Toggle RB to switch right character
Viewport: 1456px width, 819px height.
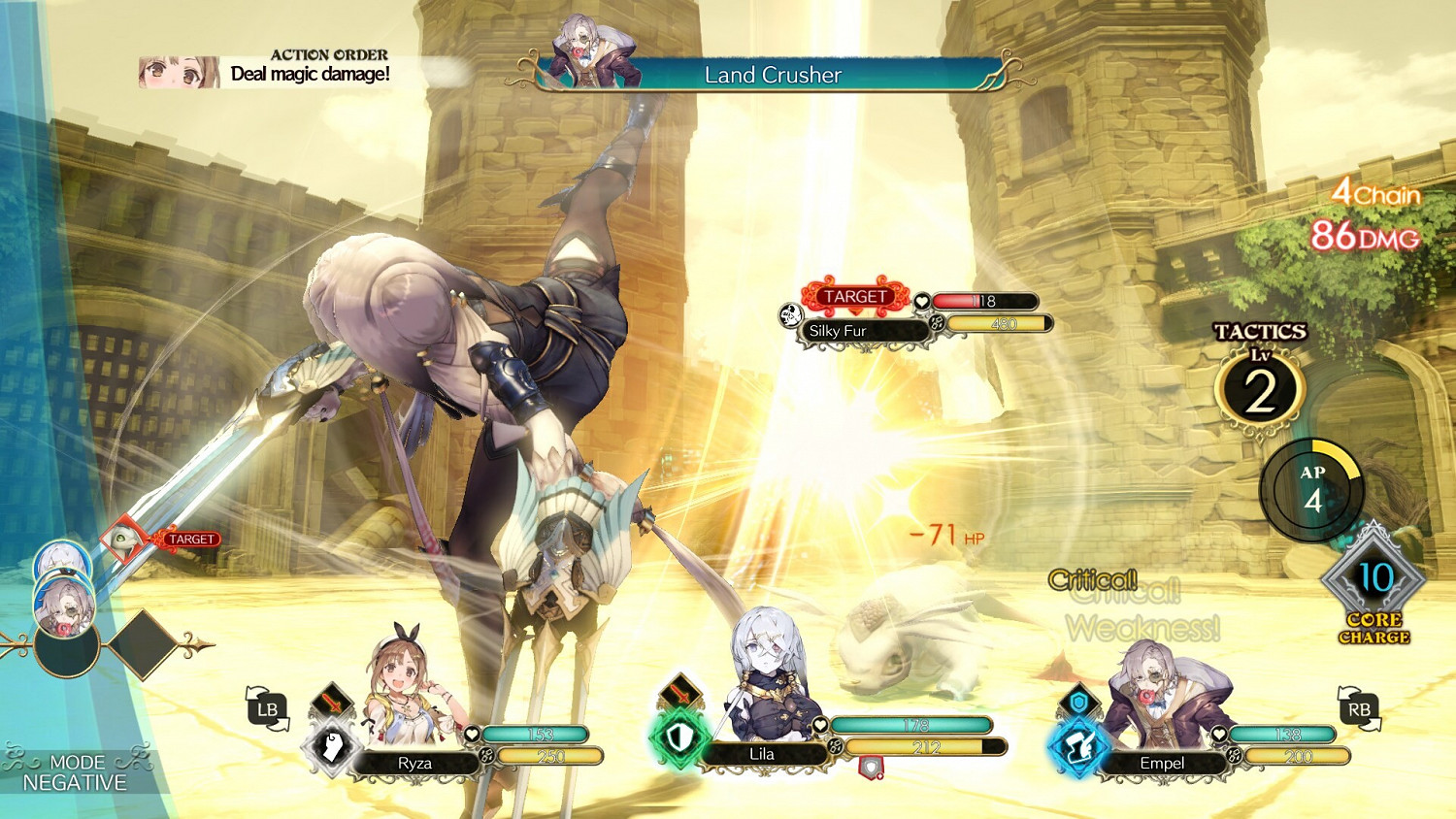(1362, 710)
